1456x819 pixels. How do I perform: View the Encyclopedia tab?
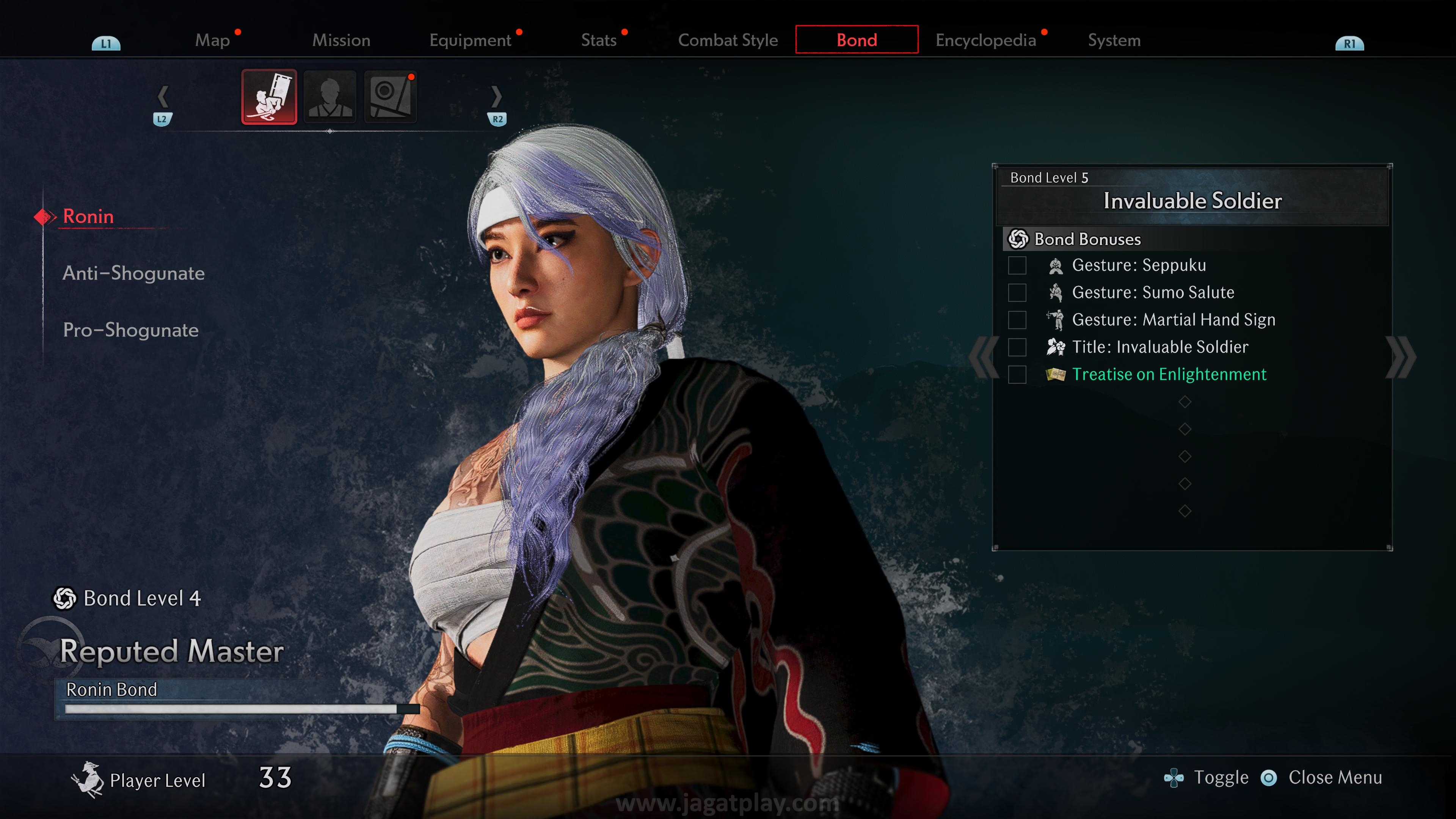[x=986, y=40]
